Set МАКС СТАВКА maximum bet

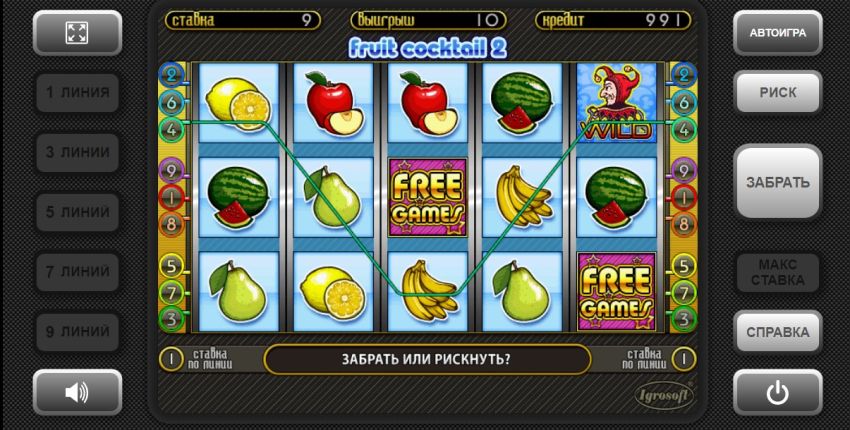[x=777, y=272]
